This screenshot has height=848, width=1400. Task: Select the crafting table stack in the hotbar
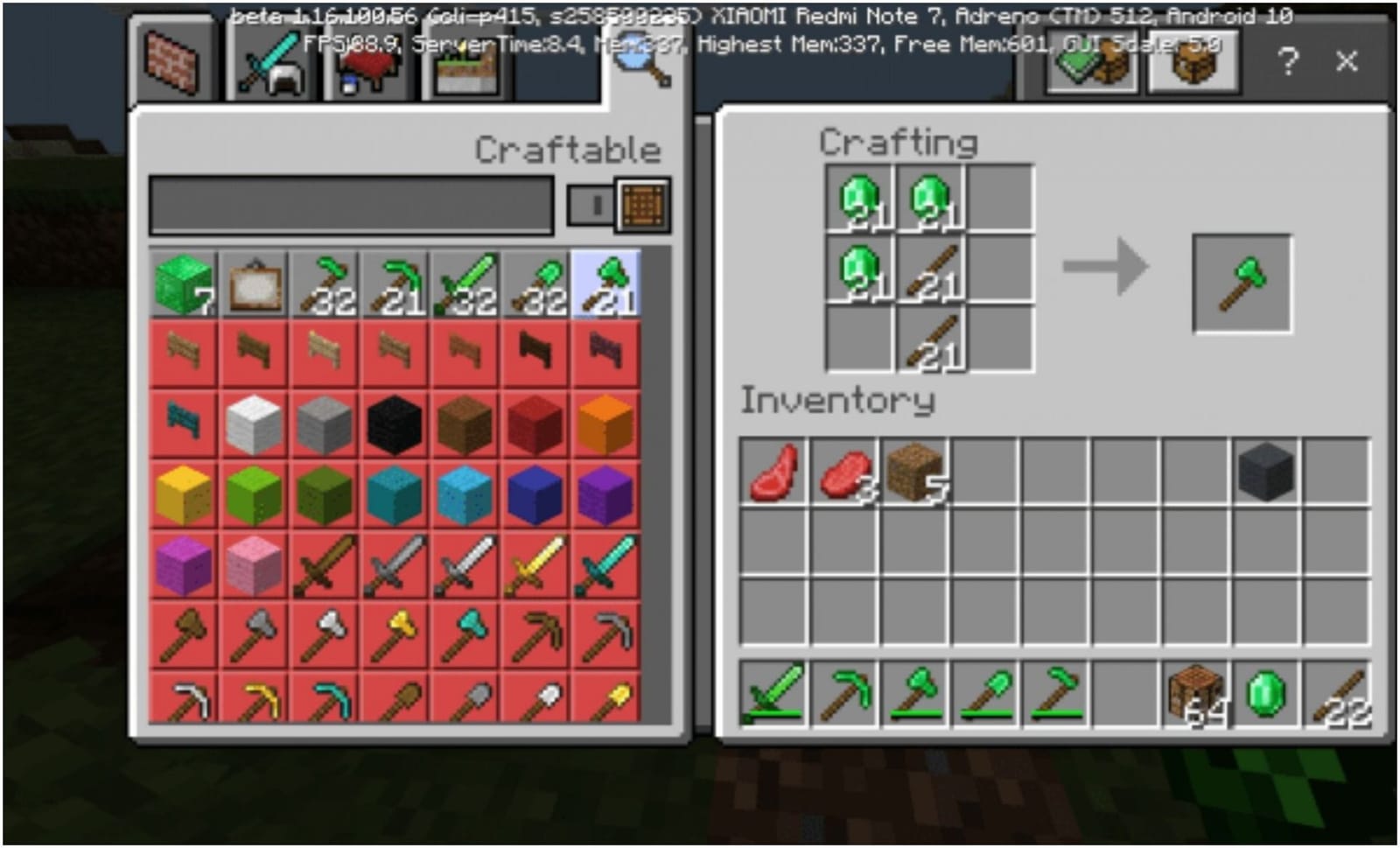1193,696
